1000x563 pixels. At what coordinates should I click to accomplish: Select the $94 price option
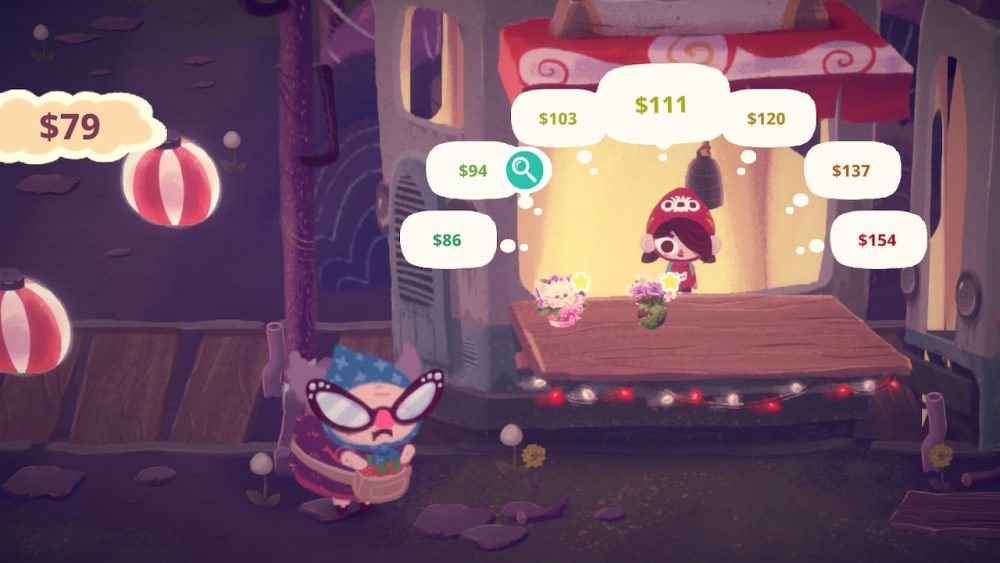(472, 171)
